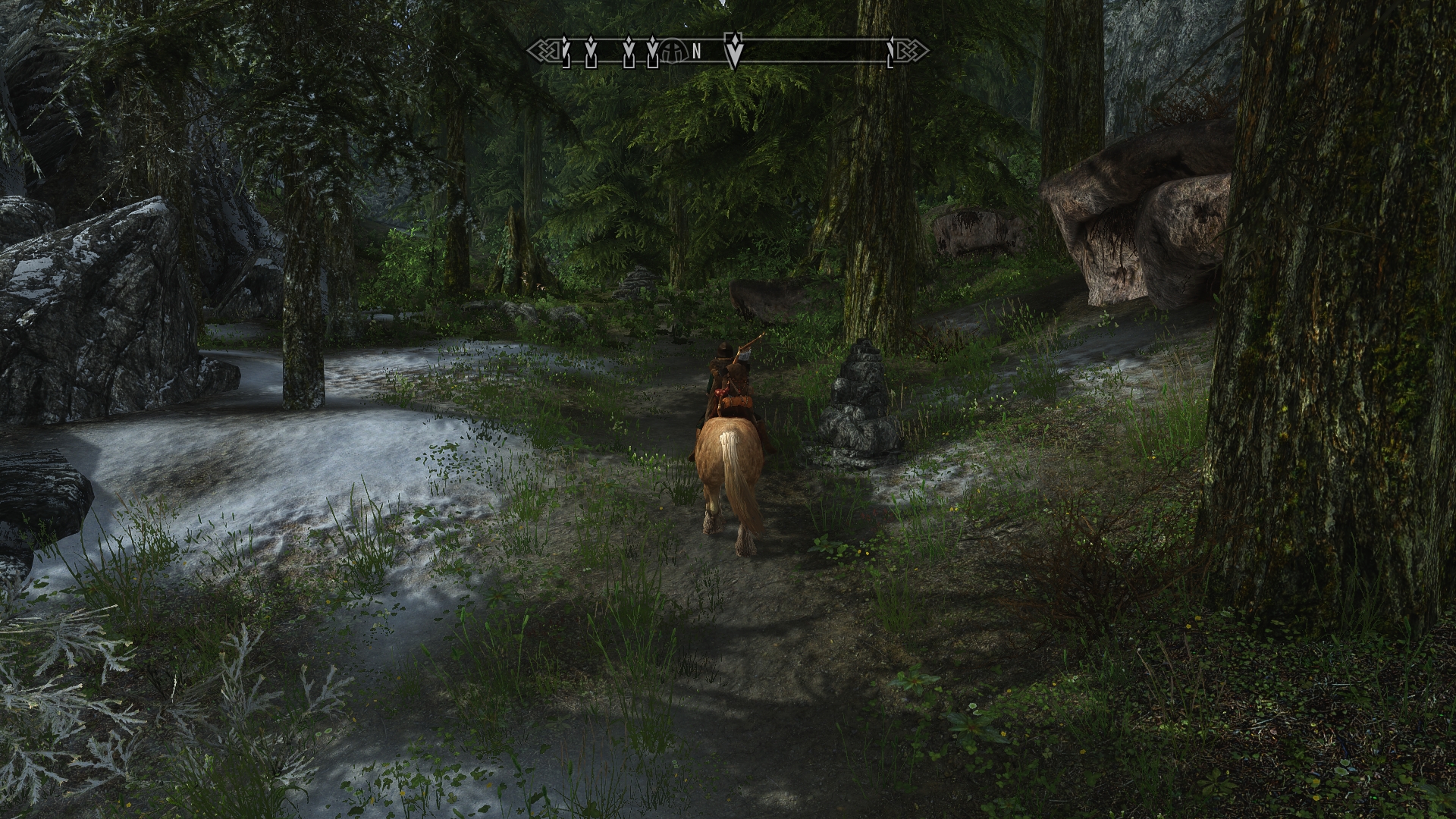Select the round helmet-shaped location marker on compass
Viewport: 1456px width, 819px height.
point(671,51)
